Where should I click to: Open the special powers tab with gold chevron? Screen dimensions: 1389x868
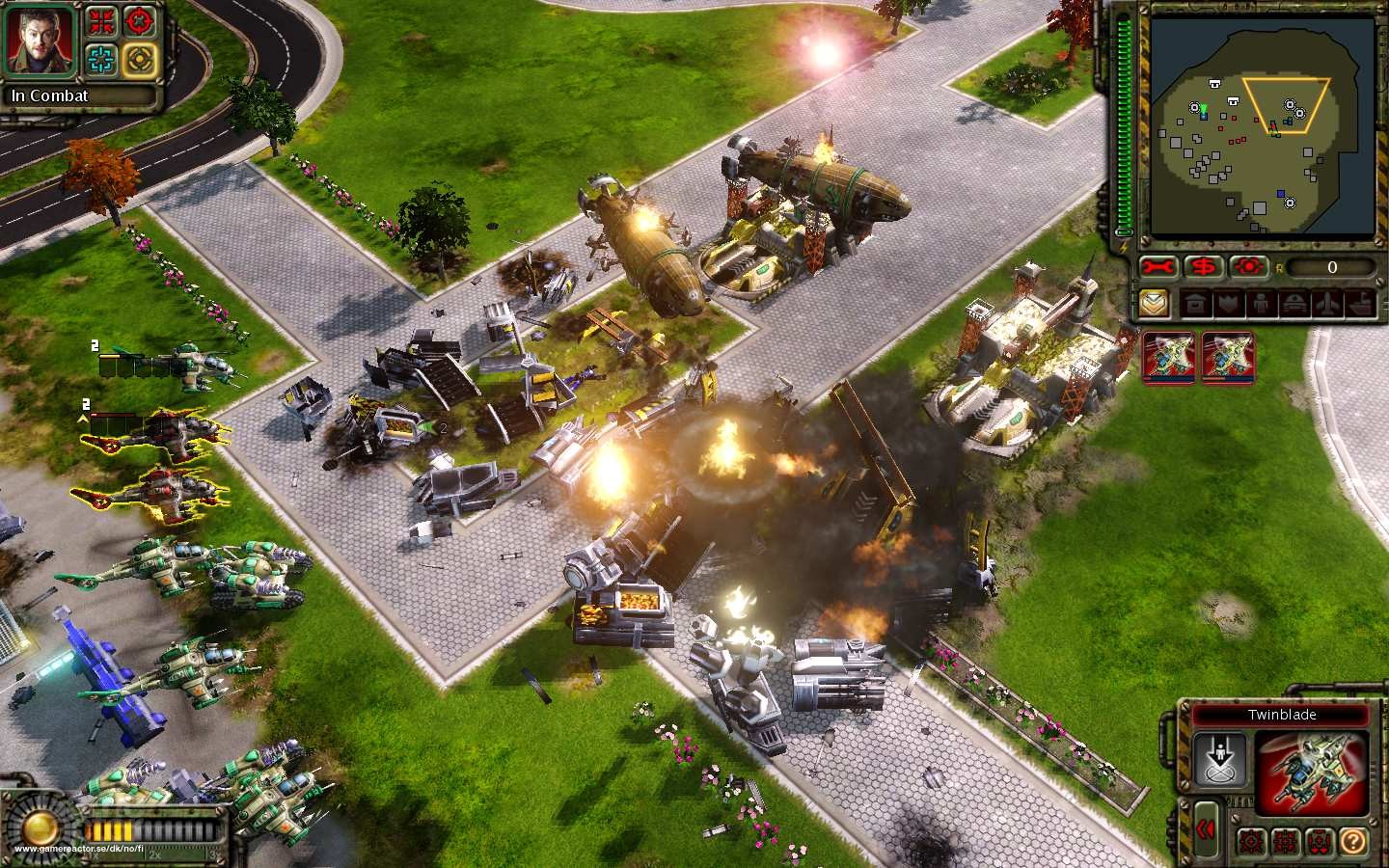tap(1154, 303)
